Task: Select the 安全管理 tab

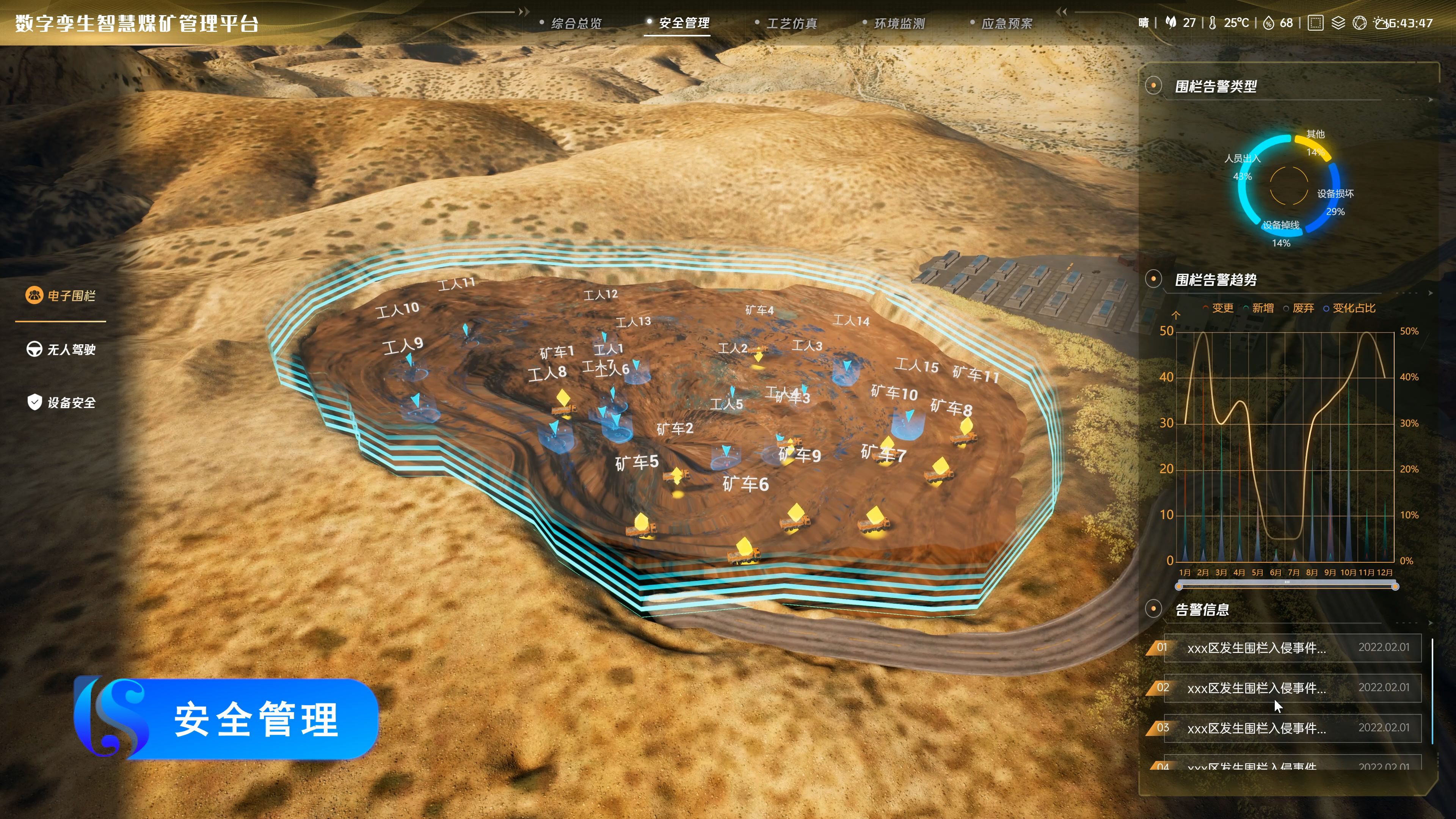Action: point(683,23)
